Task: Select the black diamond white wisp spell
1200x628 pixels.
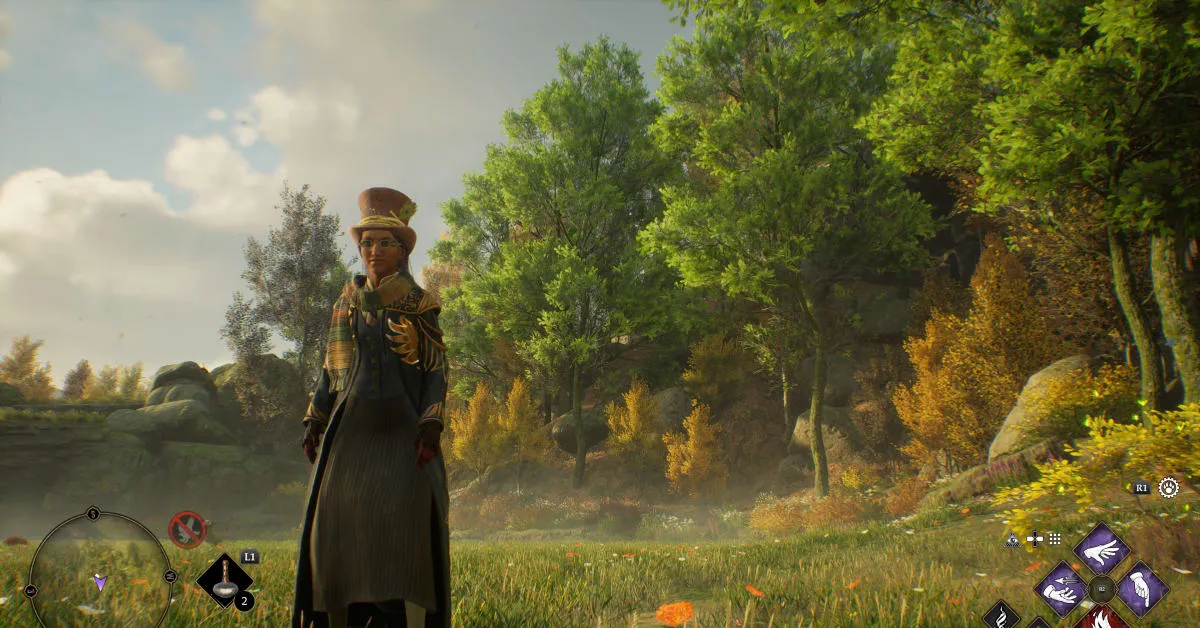Action: click(1001, 616)
